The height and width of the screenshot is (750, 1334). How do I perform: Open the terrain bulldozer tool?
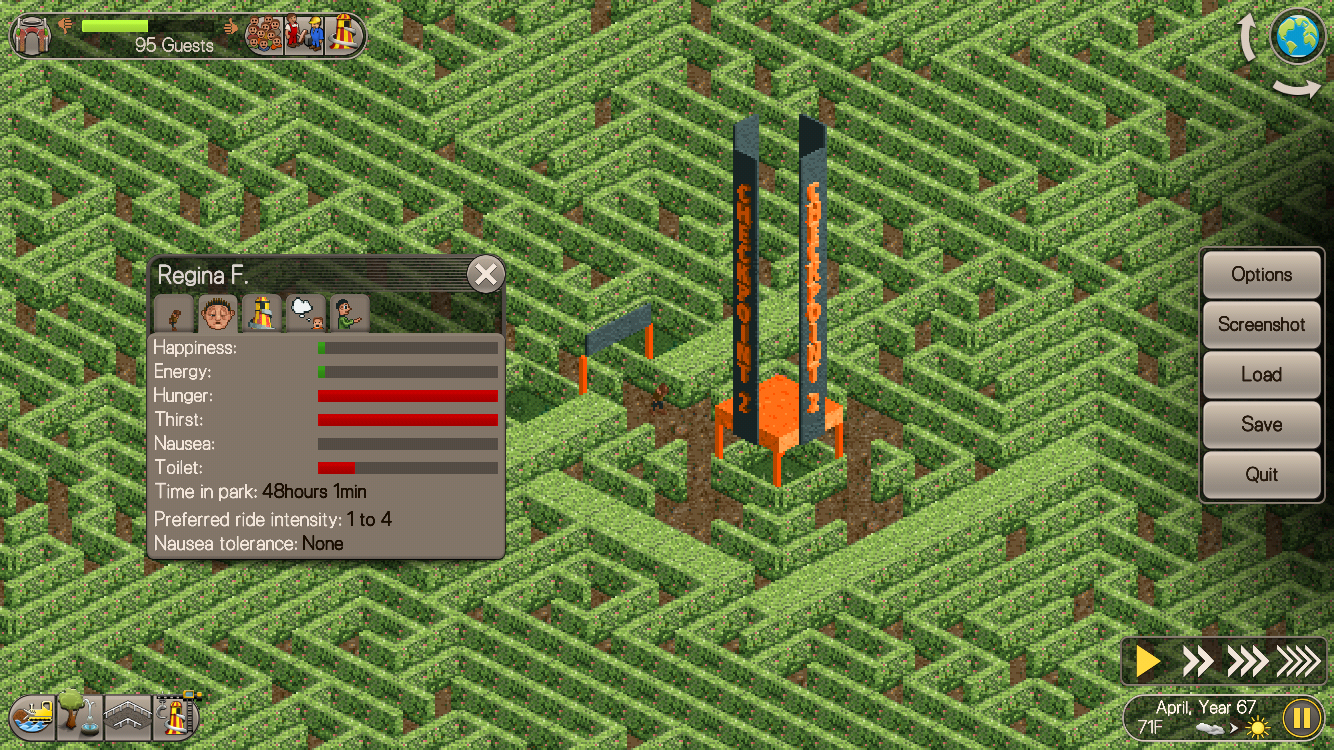33,716
